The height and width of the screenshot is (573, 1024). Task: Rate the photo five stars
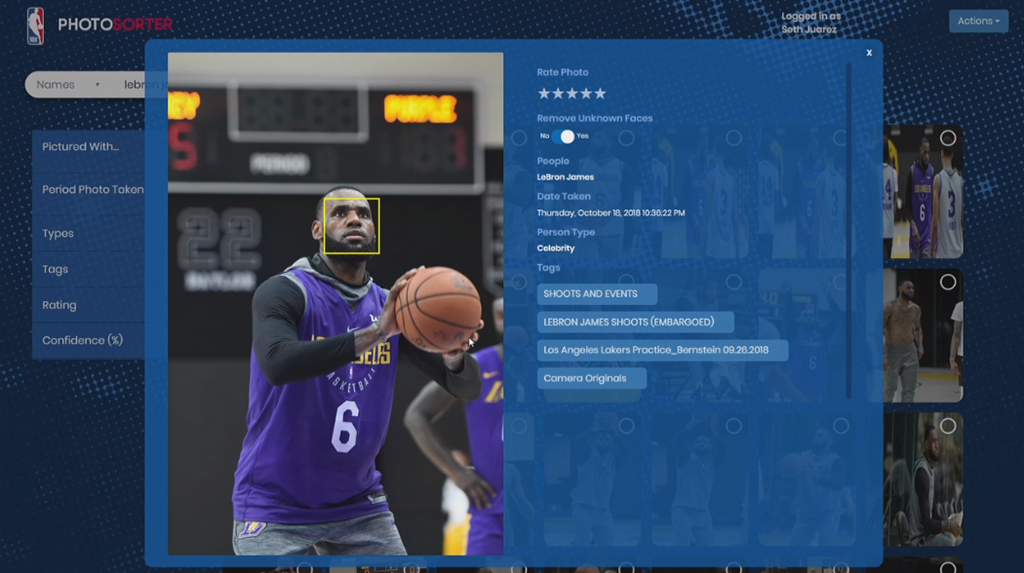click(600, 94)
